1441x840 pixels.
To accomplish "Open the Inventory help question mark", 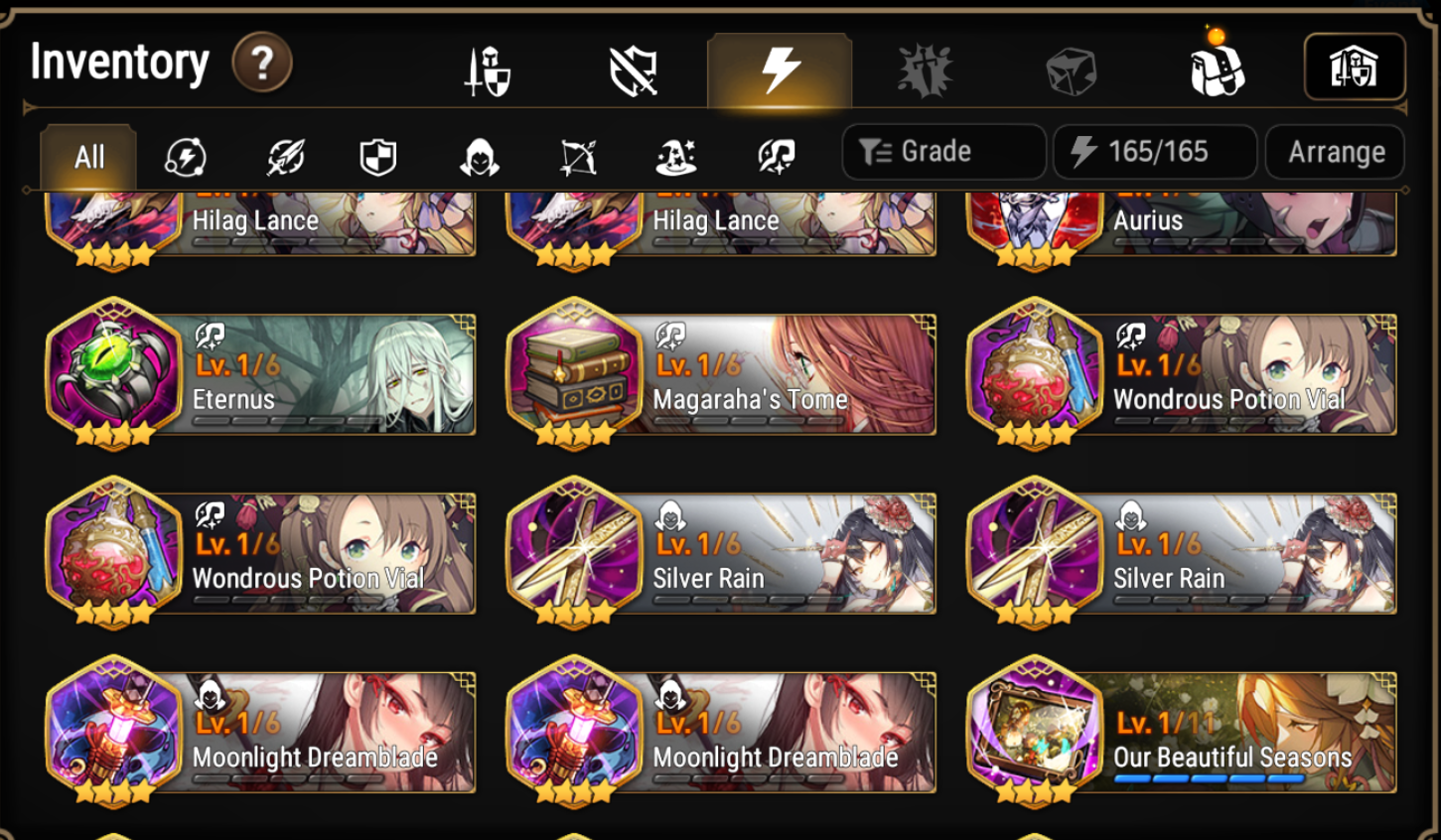I will point(264,62).
